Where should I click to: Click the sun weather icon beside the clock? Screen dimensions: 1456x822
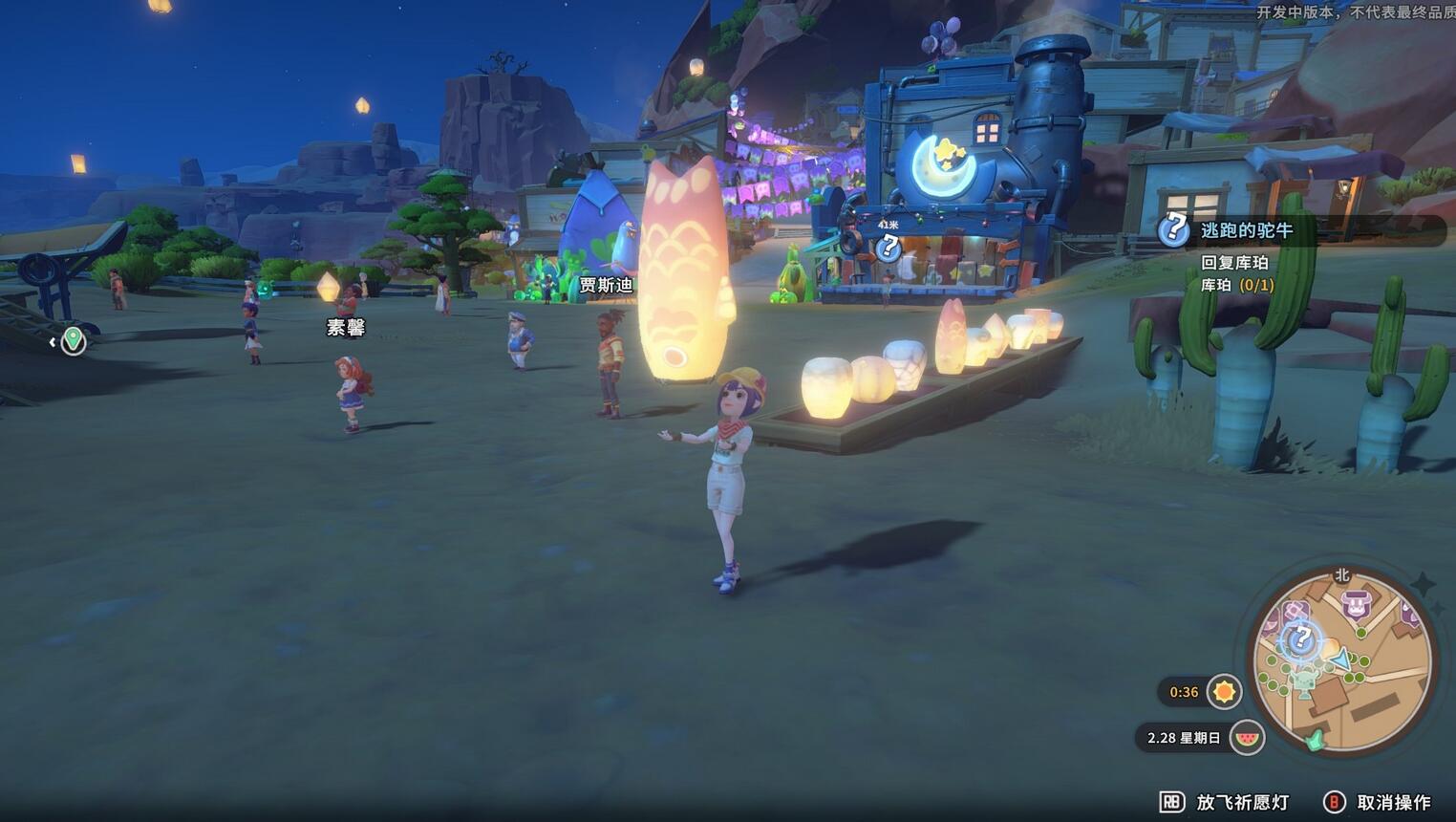1223,691
